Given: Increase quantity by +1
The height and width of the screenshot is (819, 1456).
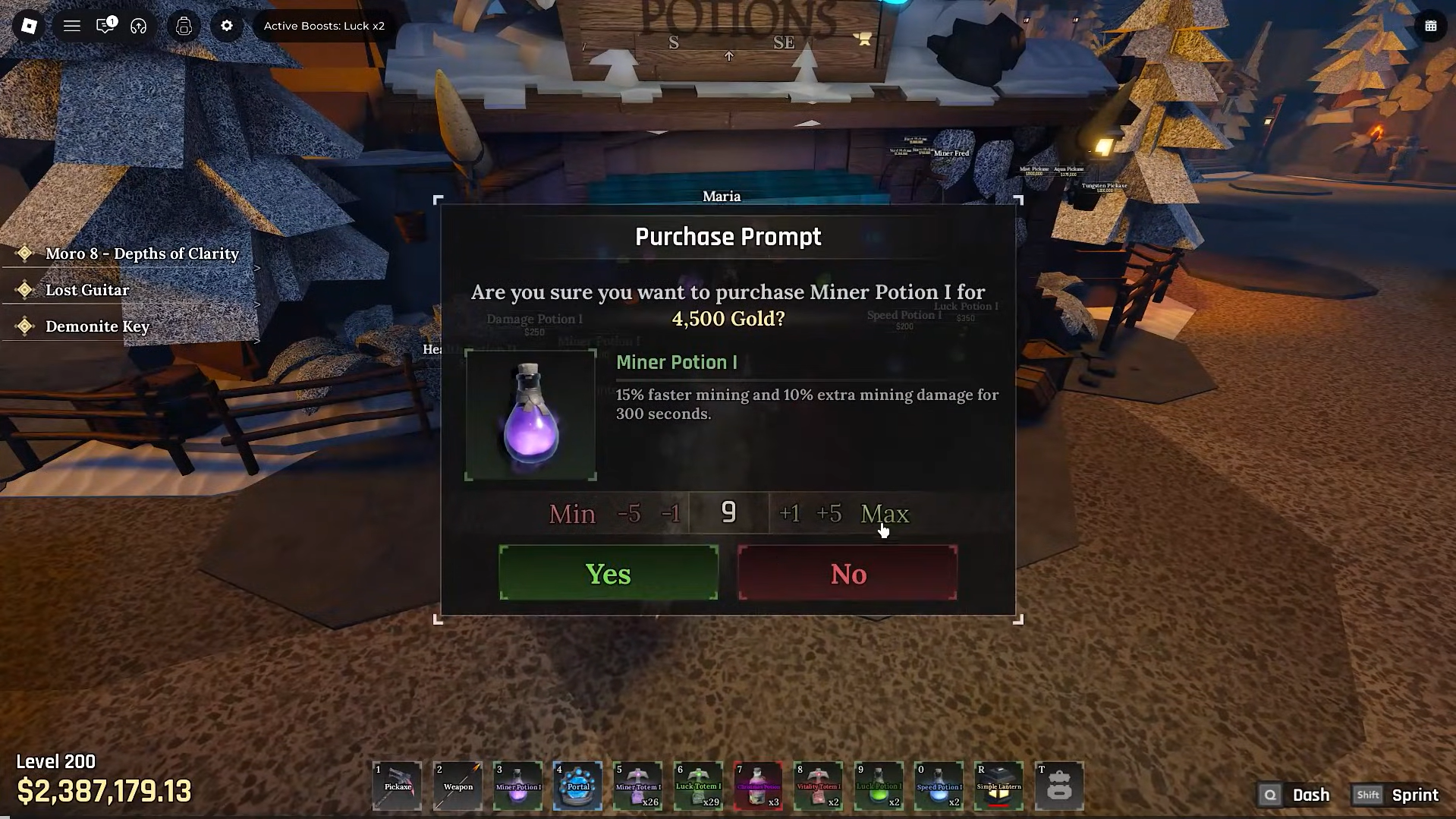Looking at the screenshot, I should pyautogui.click(x=790, y=514).
